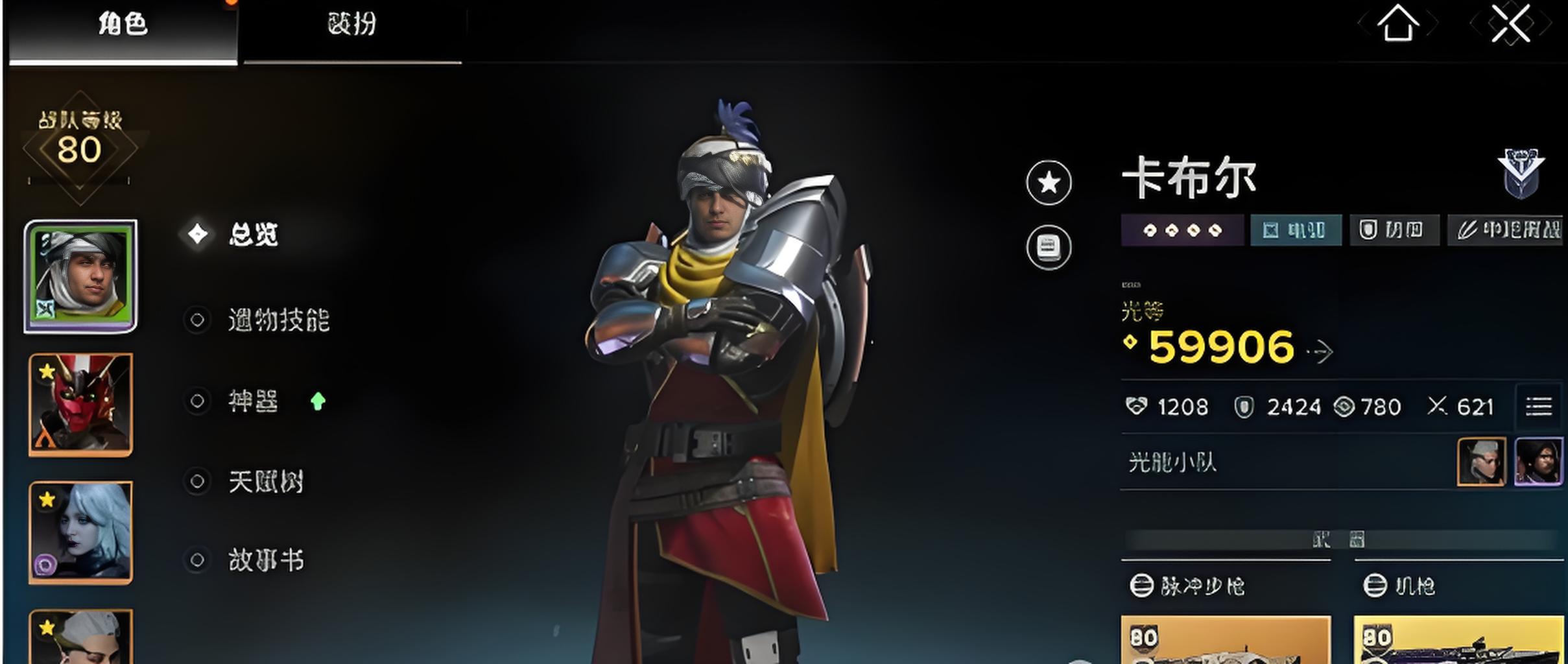Viewport: 1568px width, 664px height.
Task: Pick the white-haired woman portrait
Action: pyautogui.click(x=80, y=532)
